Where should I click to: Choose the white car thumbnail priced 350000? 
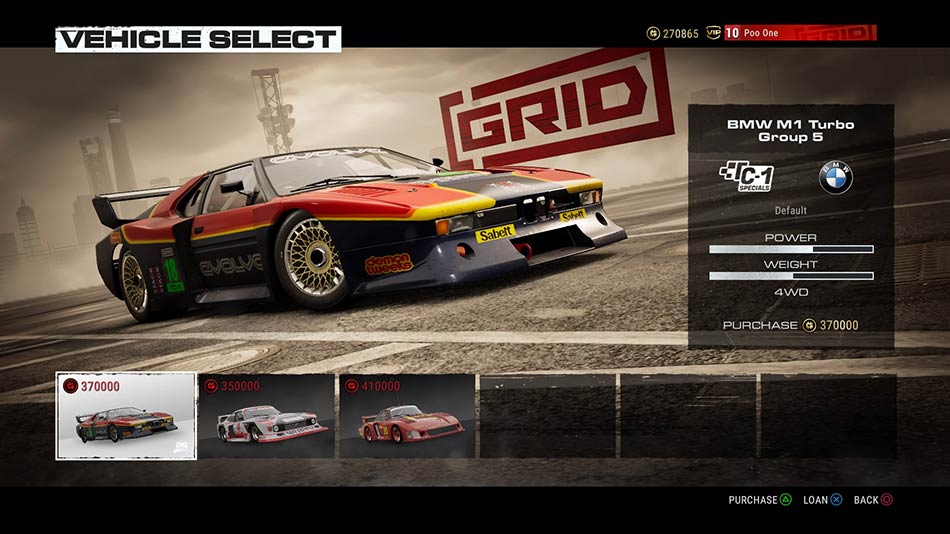(267, 416)
